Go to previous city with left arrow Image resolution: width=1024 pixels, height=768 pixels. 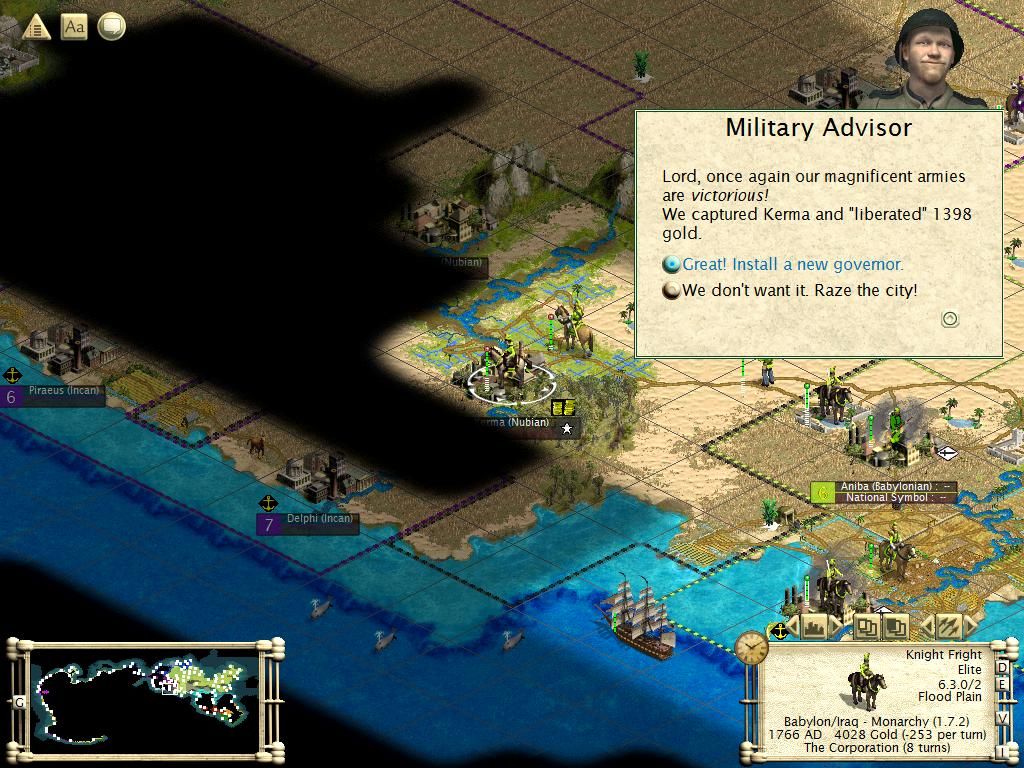(x=793, y=627)
